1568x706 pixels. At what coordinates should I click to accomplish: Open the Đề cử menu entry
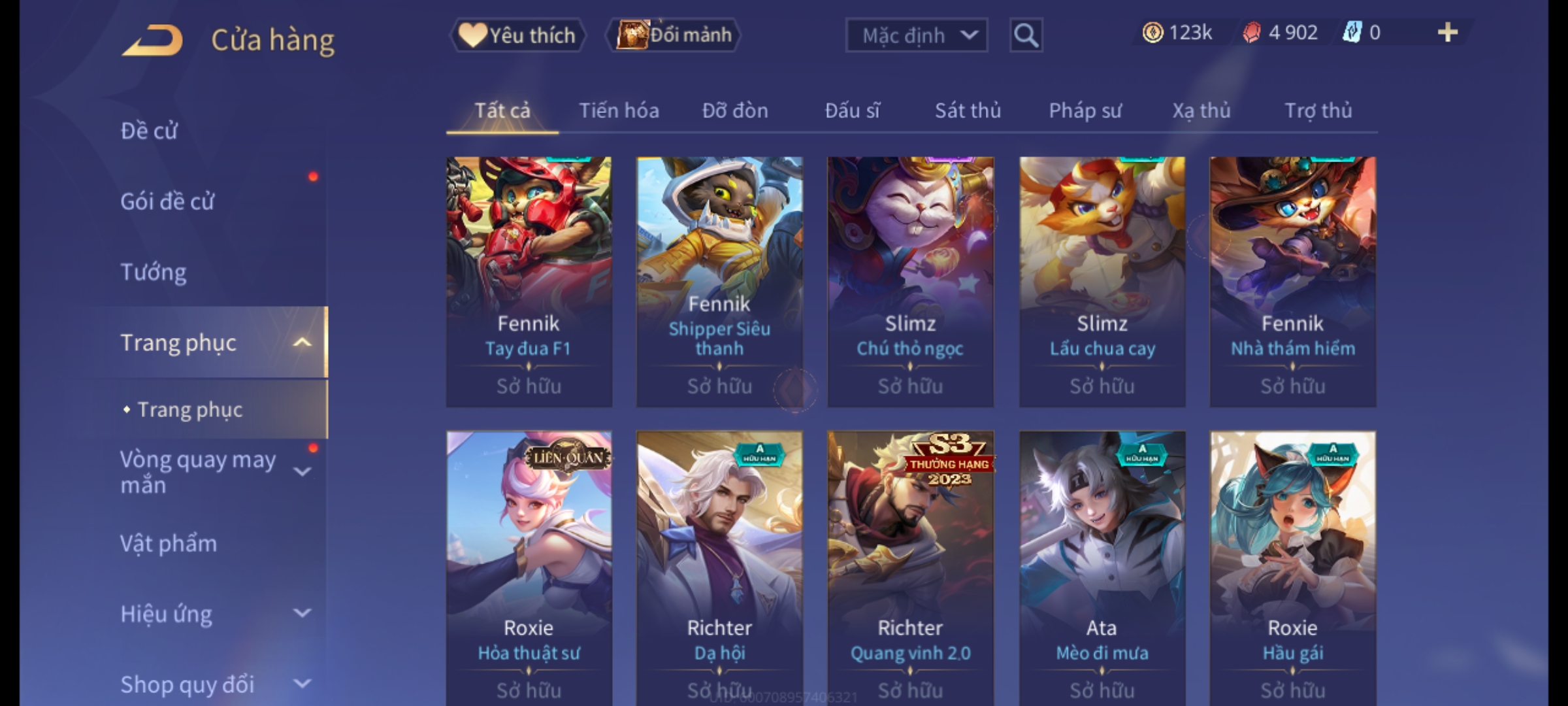coord(149,131)
